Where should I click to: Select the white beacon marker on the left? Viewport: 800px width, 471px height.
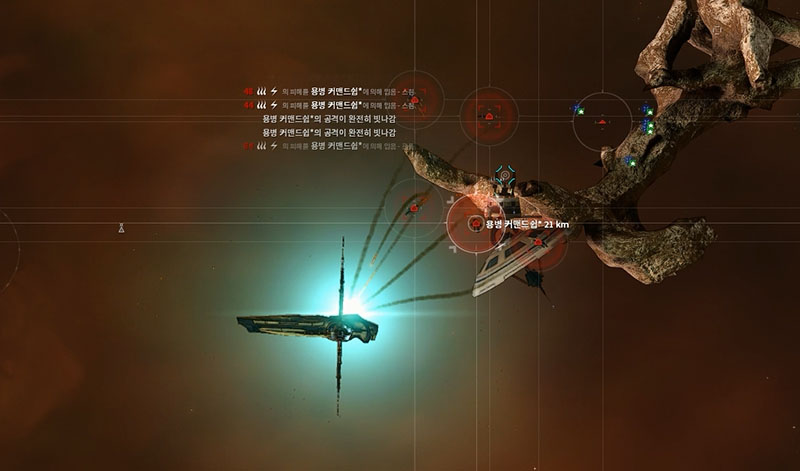click(122, 228)
